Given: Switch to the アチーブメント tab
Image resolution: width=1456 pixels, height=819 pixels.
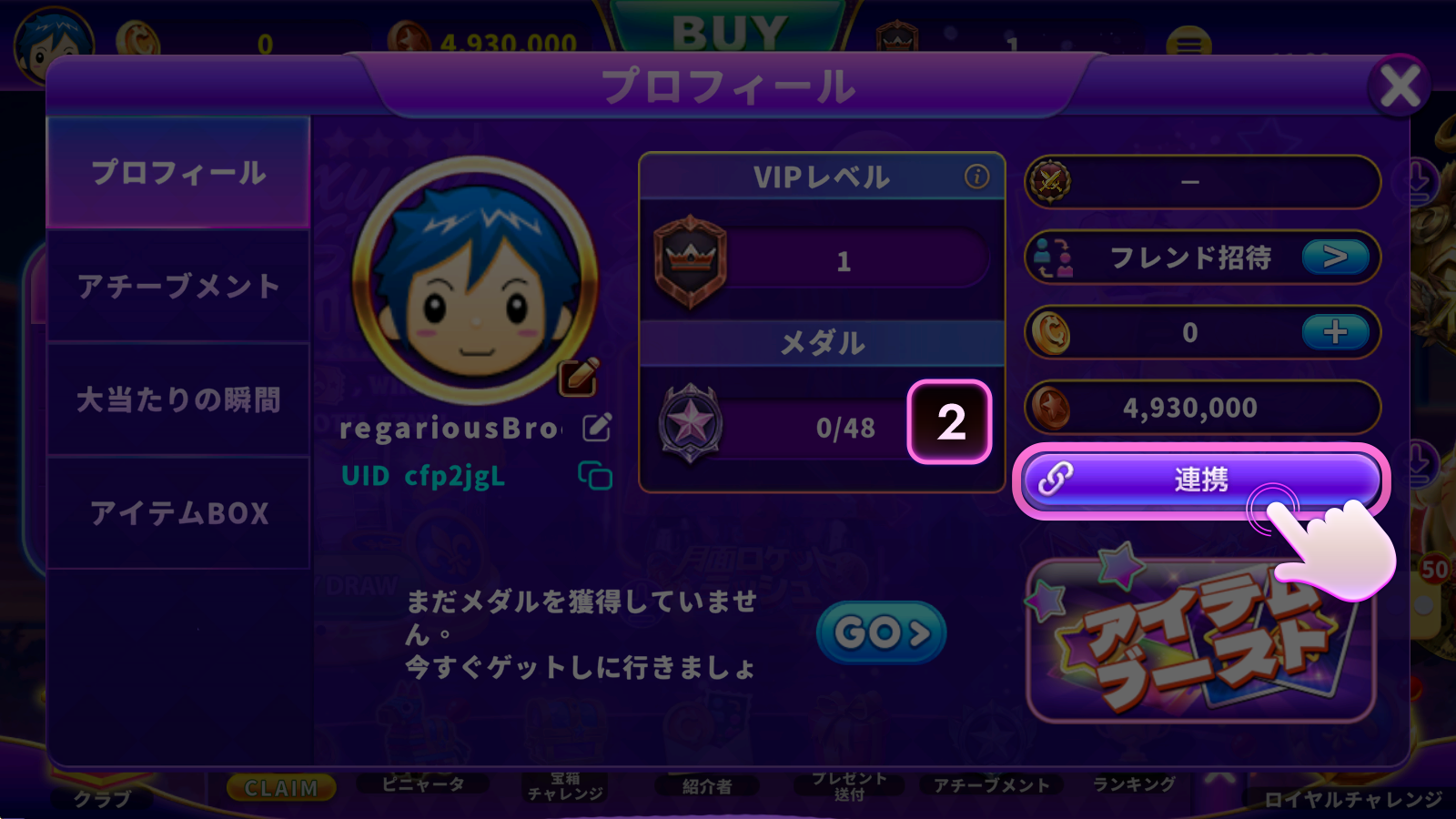Looking at the screenshot, I should (178, 287).
